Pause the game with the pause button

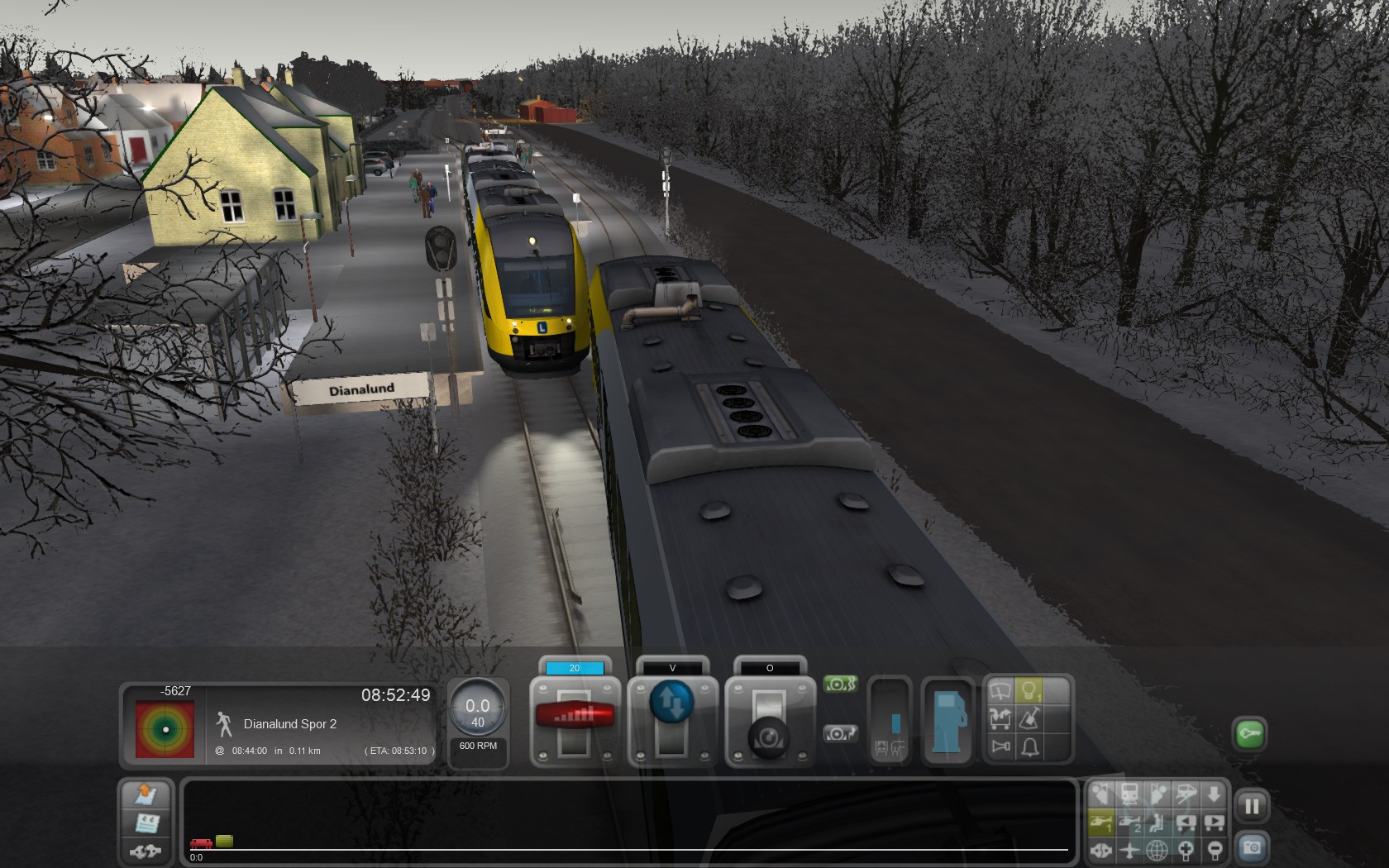pyautogui.click(x=1252, y=806)
